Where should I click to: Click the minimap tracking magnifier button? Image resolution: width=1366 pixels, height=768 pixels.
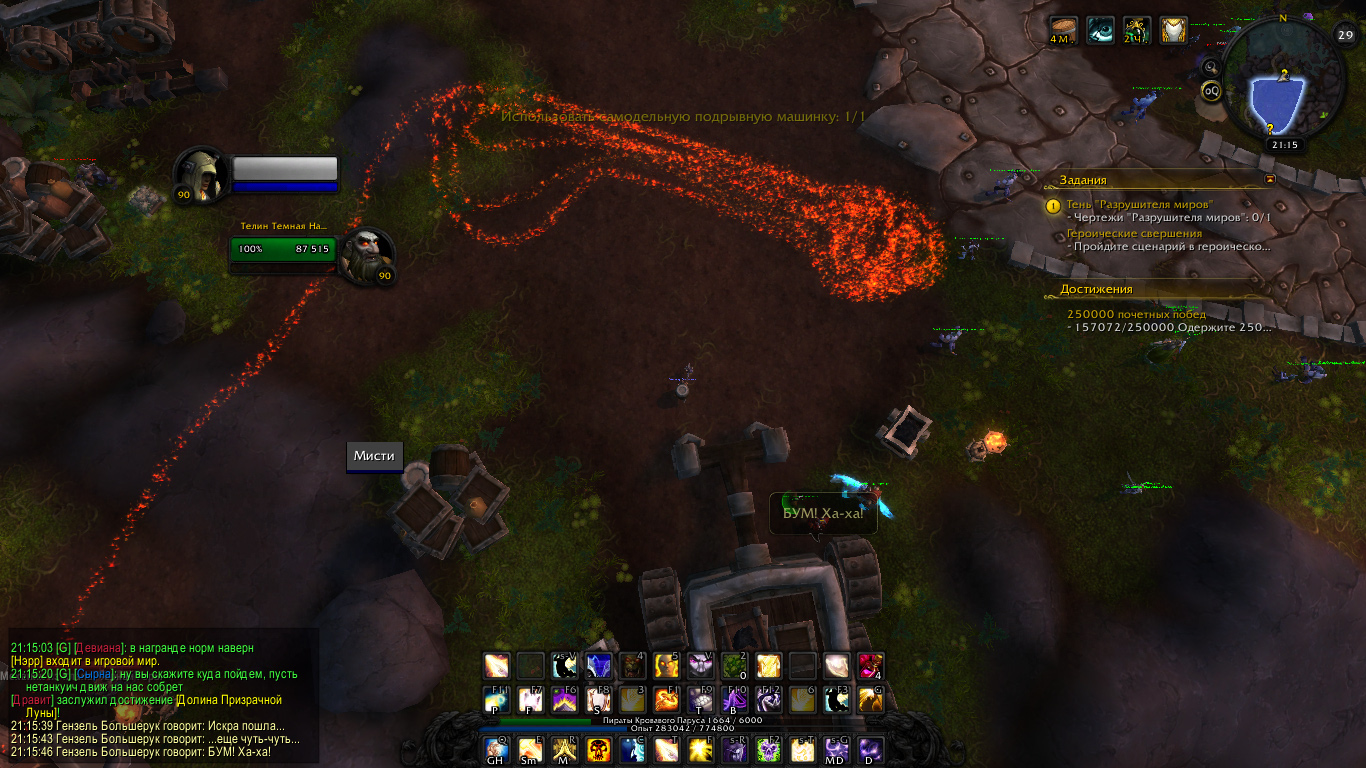1212,67
